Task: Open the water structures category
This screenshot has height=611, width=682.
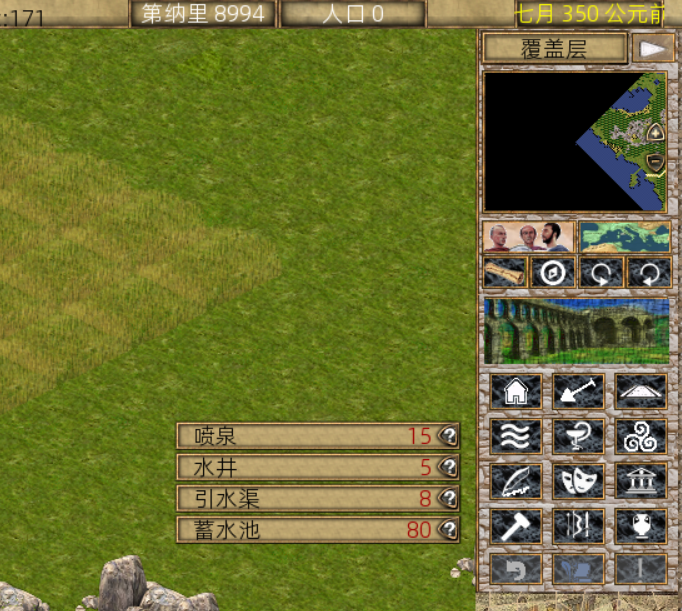Action: pos(517,437)
